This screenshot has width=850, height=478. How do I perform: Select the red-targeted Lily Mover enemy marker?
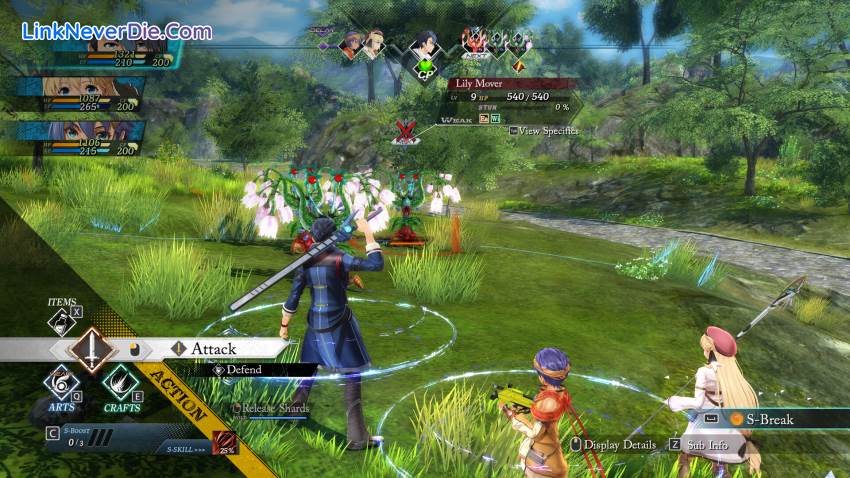pos(405,131)
